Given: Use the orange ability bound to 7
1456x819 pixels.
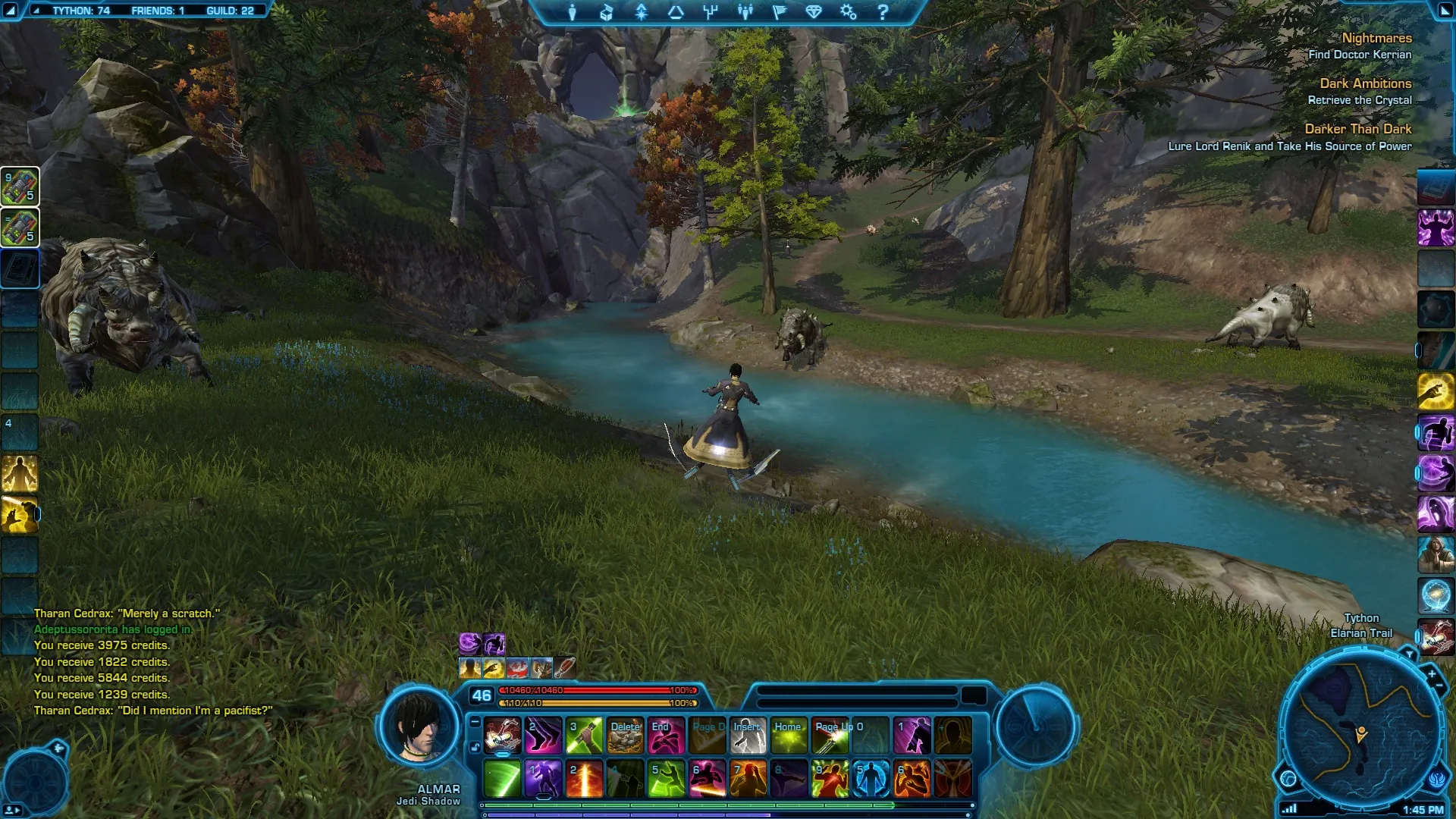Looking at the screenshot, I should [748, 779].
